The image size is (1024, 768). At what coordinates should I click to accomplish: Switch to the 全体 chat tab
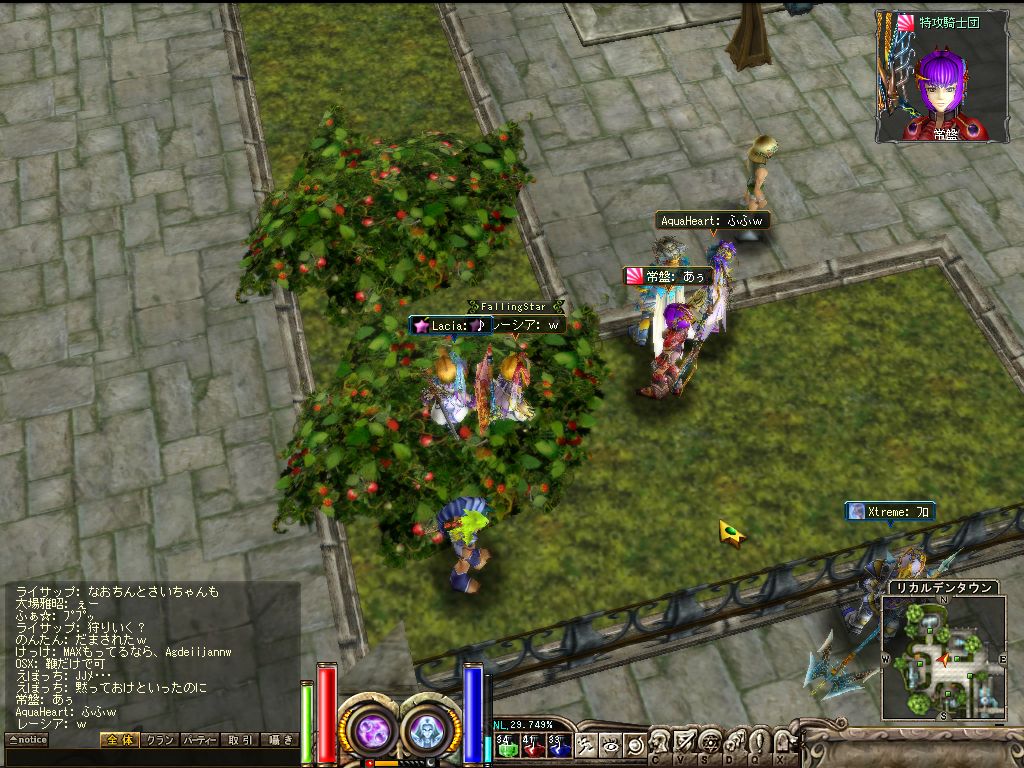click(118, 740)
